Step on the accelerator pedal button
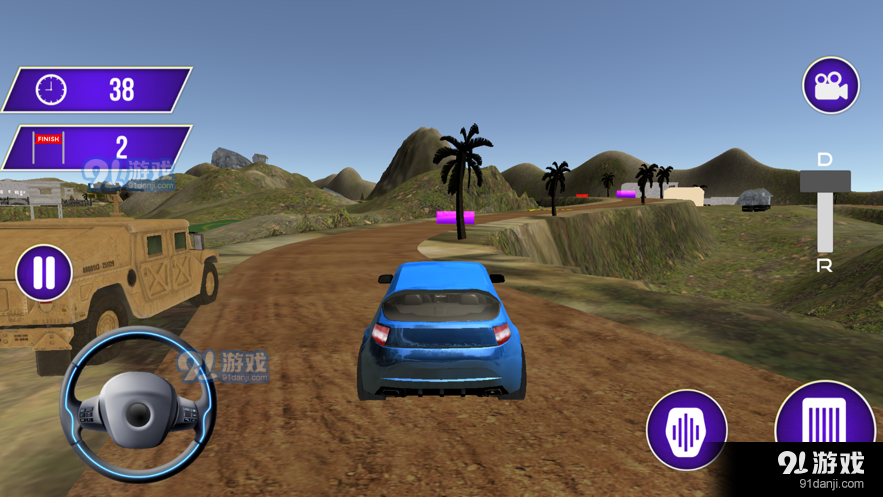883x497 pixels. (824, 419)
